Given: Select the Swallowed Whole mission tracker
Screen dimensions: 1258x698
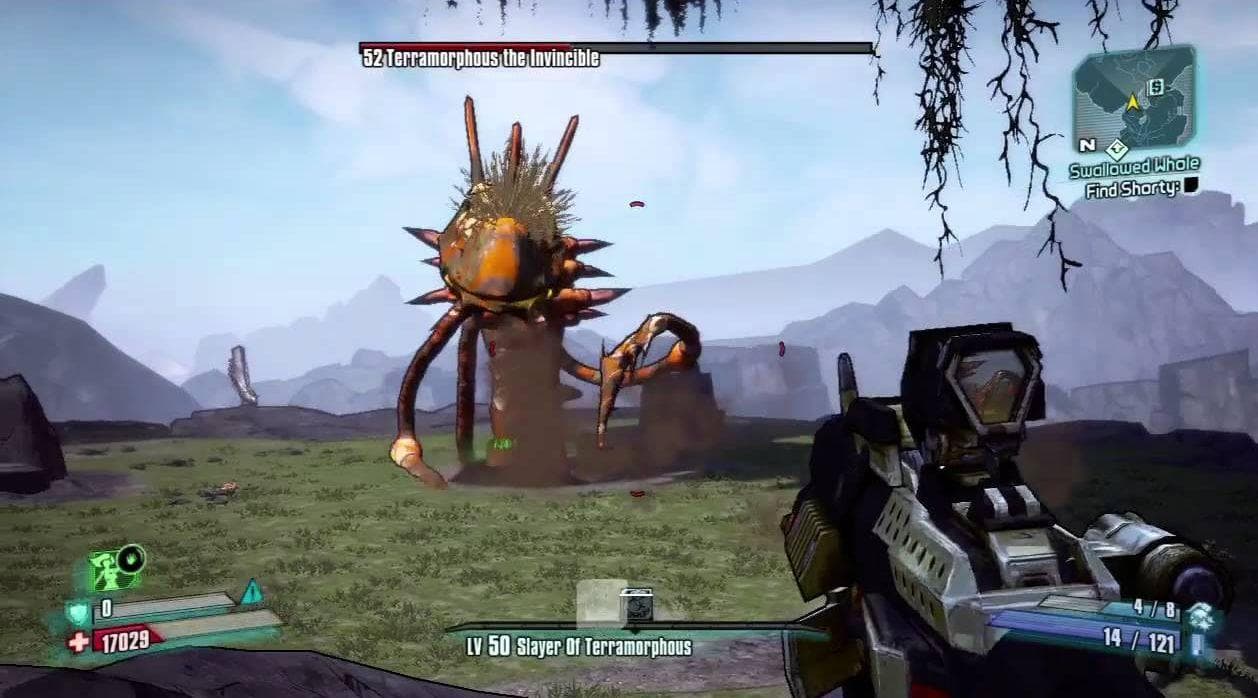Looking at the screenshot, I should [1133, 166].
